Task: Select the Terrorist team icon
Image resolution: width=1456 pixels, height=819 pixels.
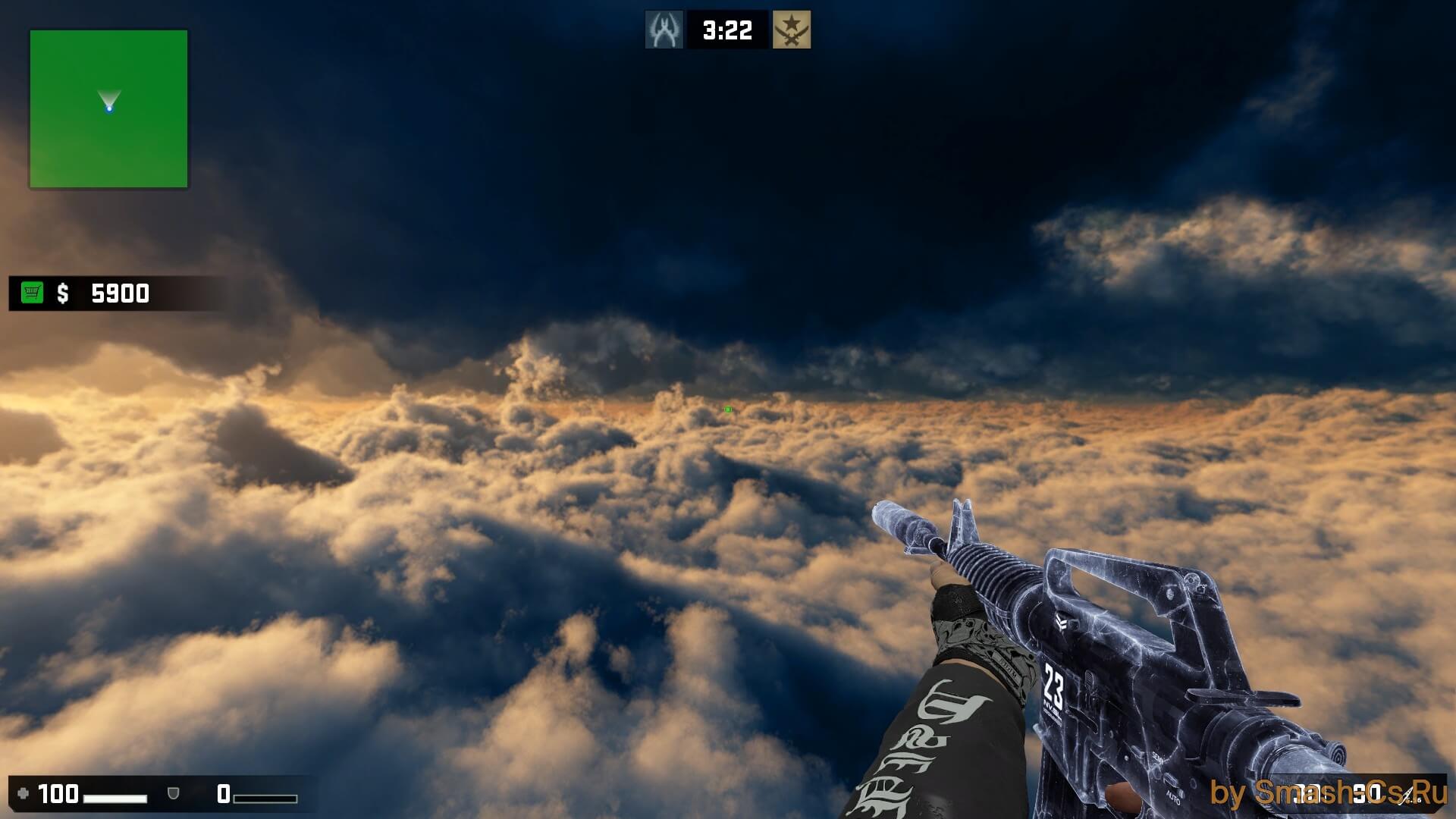Action: 792,30
